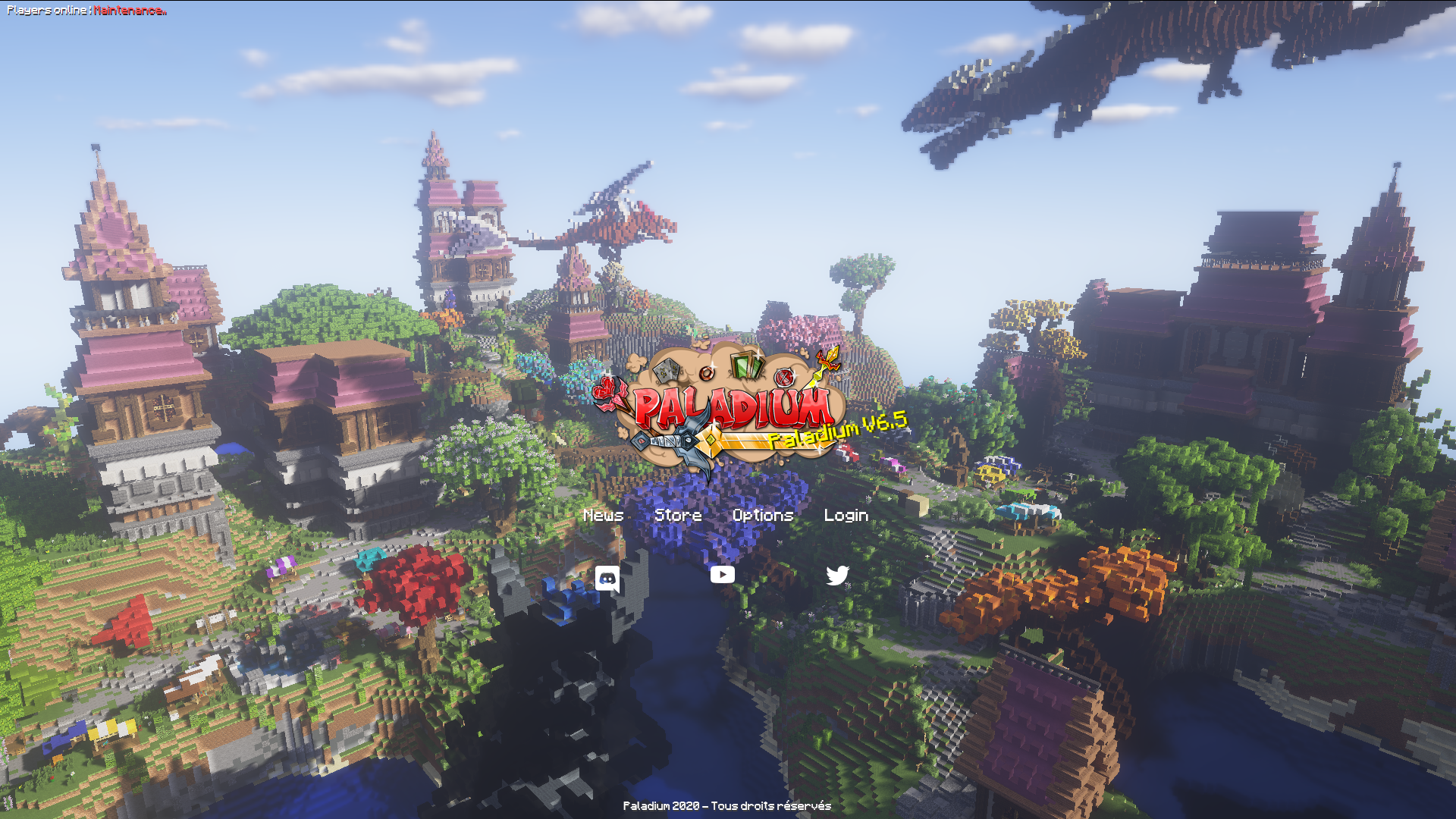
Task: Open the Store section
Action: pos(679,515)
